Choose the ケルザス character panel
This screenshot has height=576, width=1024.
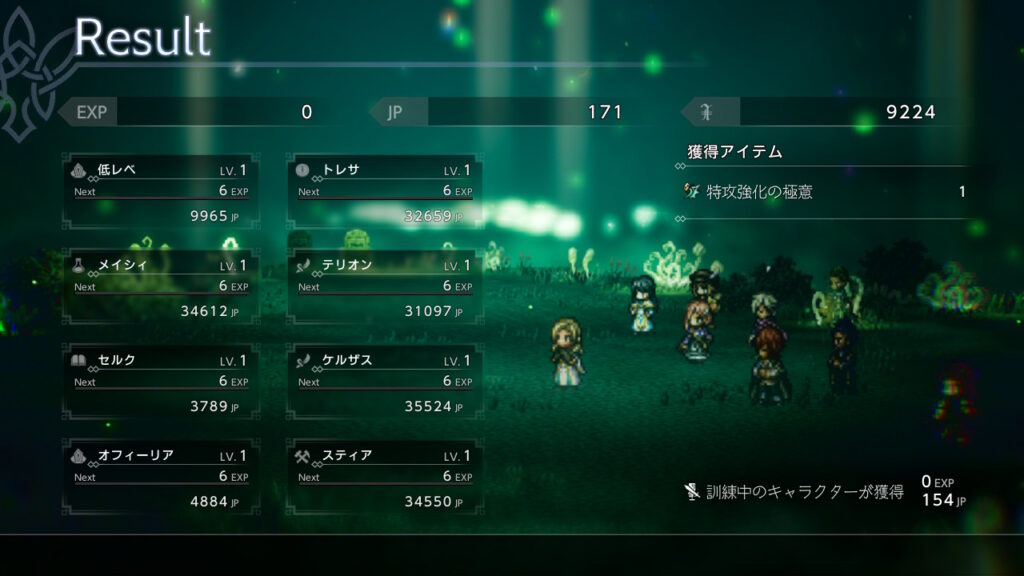click(x=385, y=383)
